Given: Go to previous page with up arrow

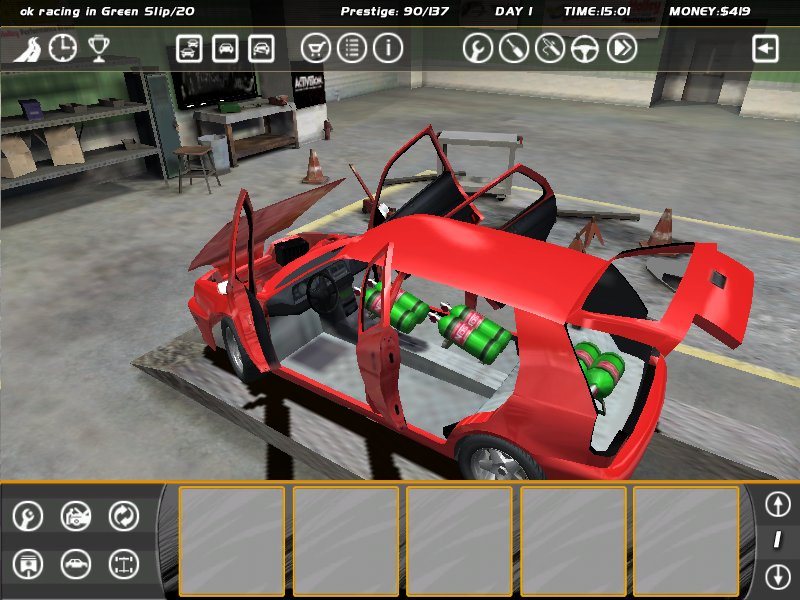Looking at the screenshot, I should [777, 503].
